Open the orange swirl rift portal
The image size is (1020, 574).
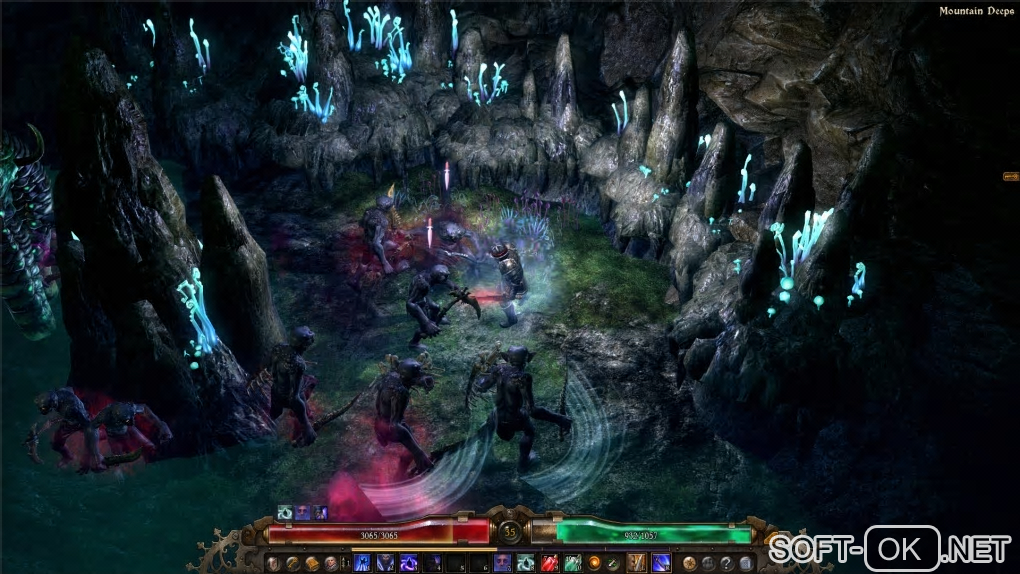click(594, 563)
